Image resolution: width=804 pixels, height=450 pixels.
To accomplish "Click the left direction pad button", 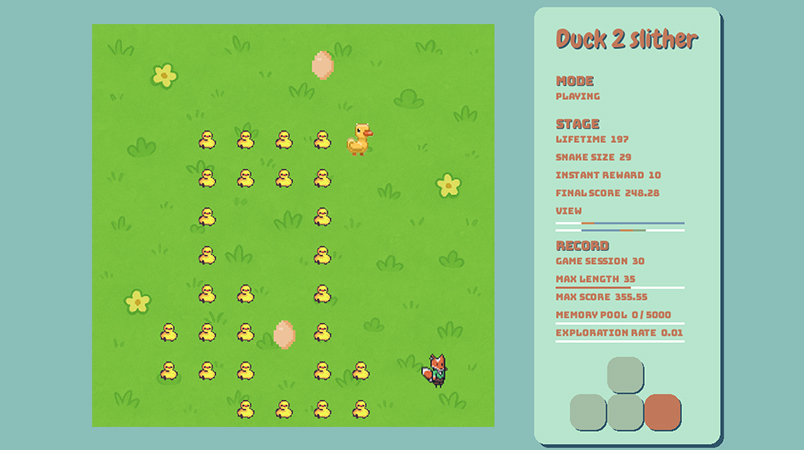I will [588, 411].
